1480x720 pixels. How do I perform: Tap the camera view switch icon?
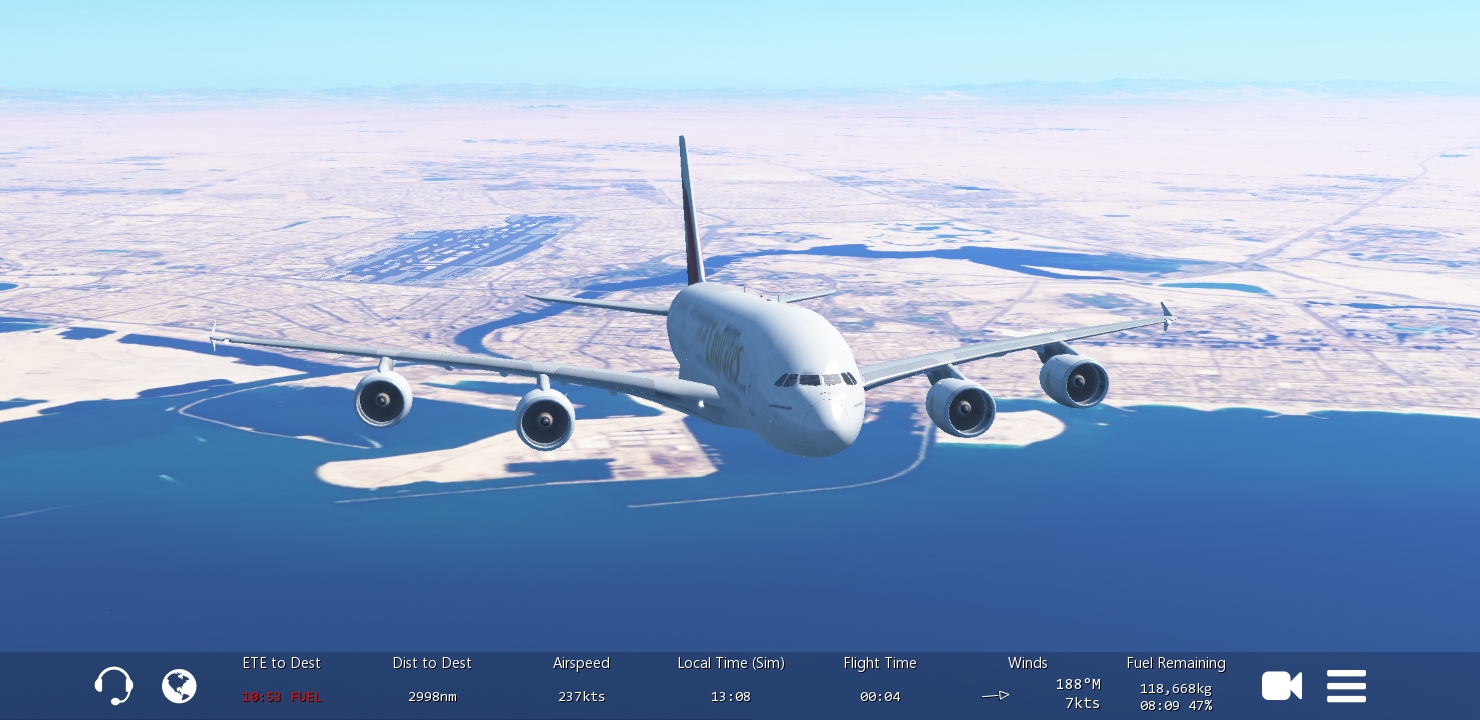tap(1281, 686)
